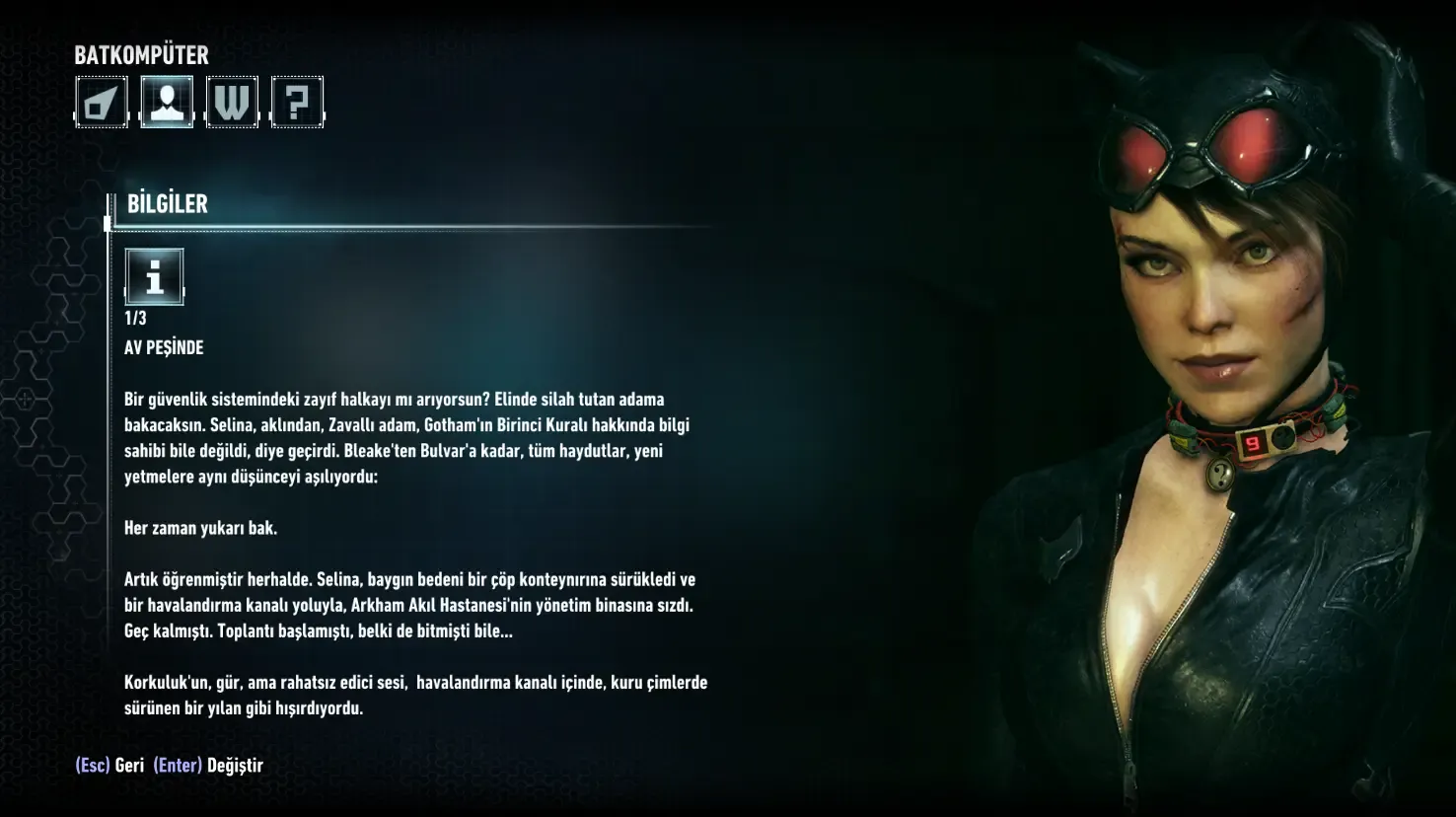Click the info "i" entry icon under Bilgiler
The height and width of the screenshot is (817, 1456).
coord(154,276)
